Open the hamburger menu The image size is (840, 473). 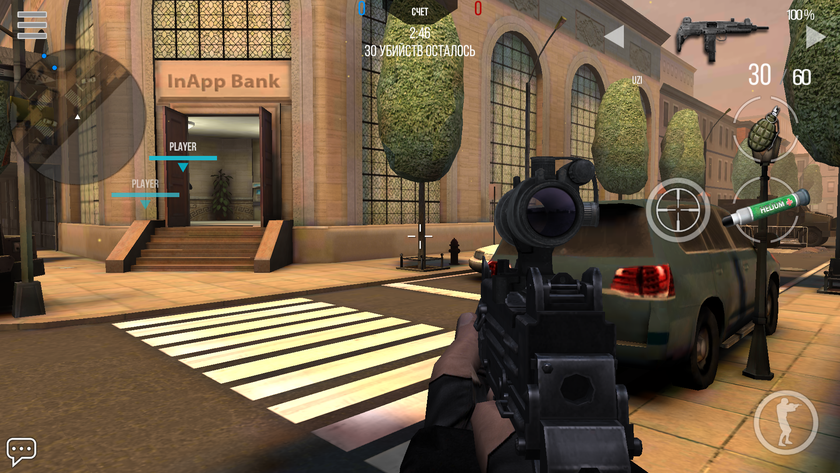[x=32, y=21]
